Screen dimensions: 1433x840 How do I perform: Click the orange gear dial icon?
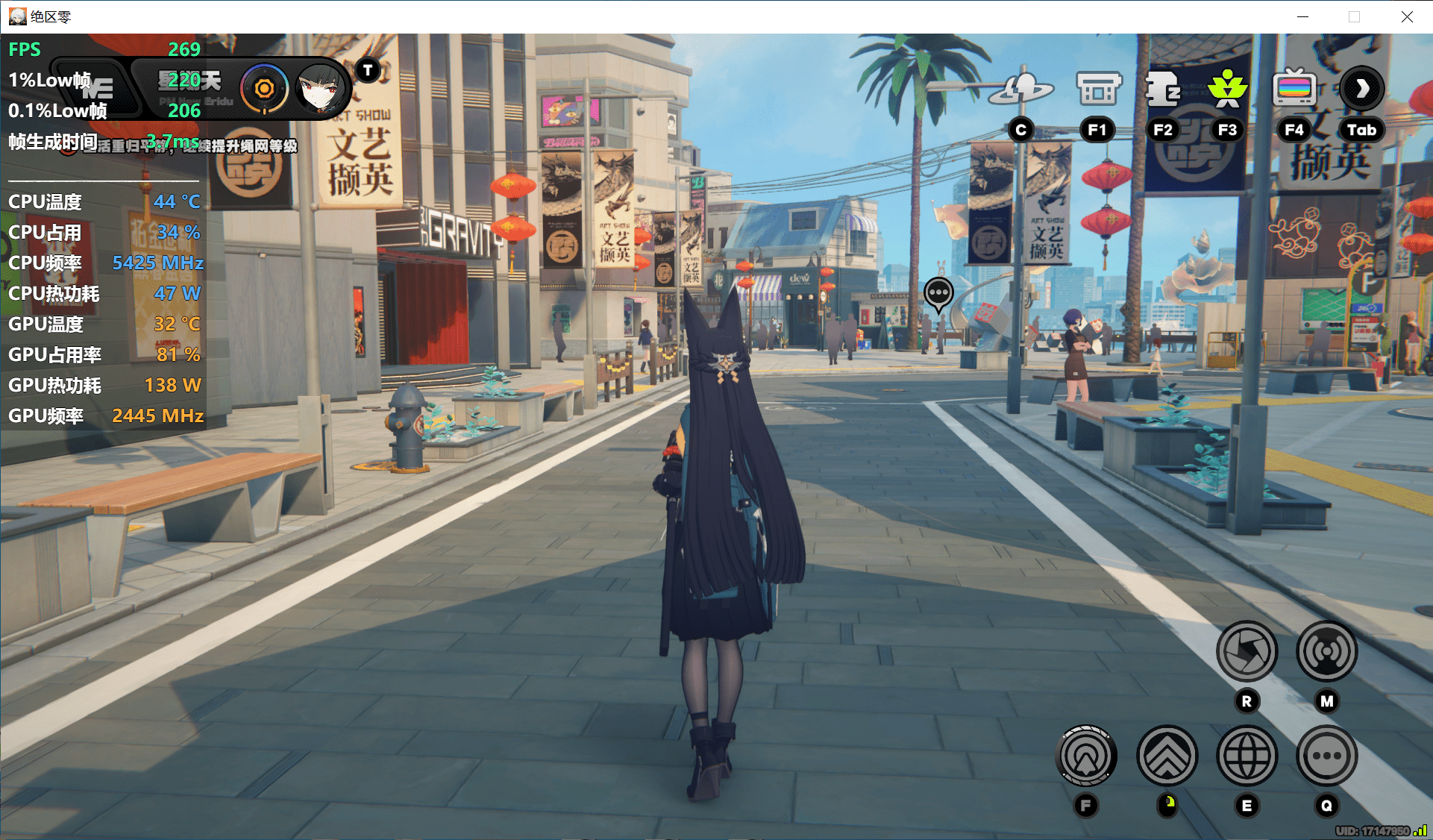[x=264, y=90]
